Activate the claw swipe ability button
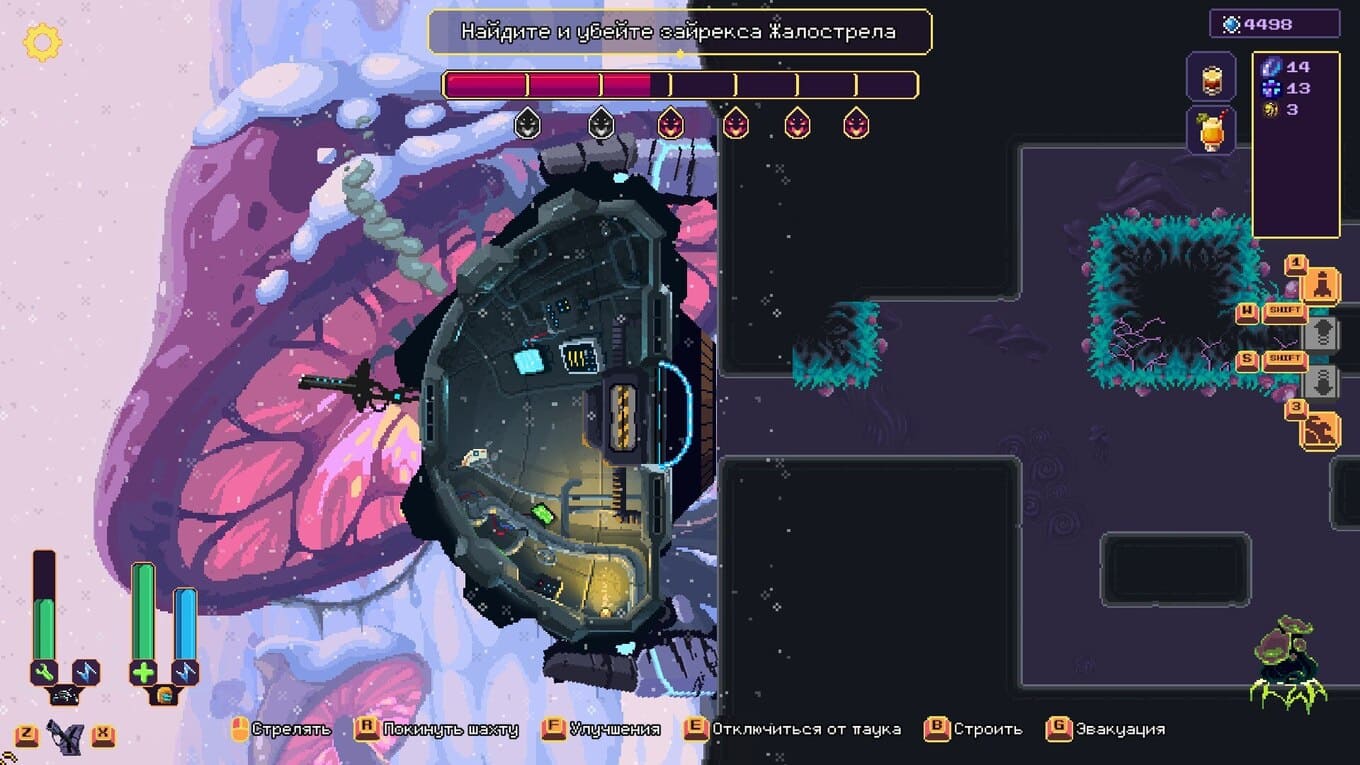1360x765 pixels. 1321,431
